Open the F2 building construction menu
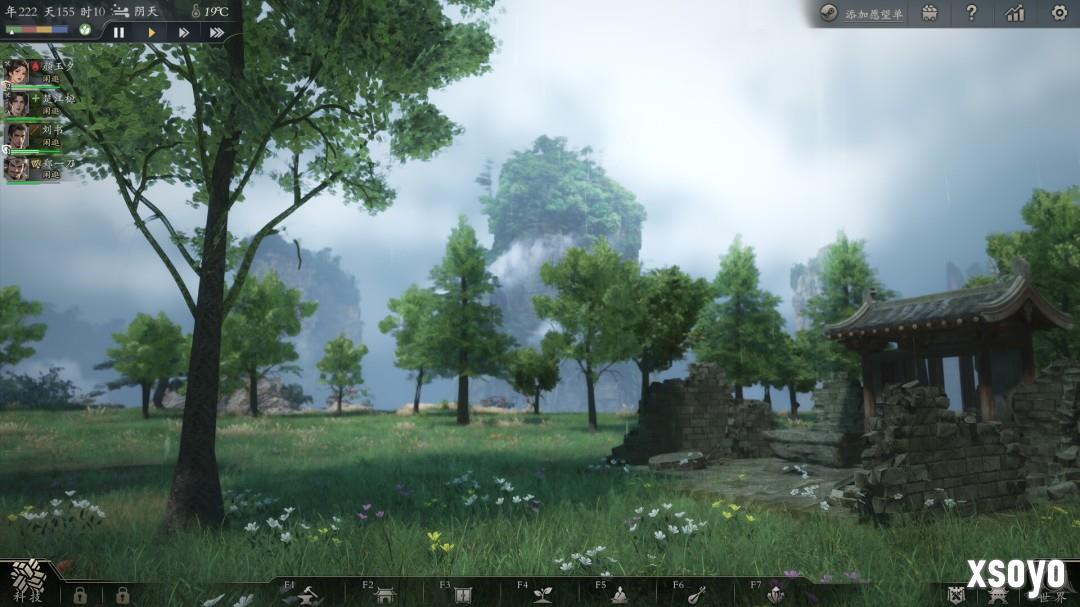This screenshot has height=607, width=1080. [385, 595]
